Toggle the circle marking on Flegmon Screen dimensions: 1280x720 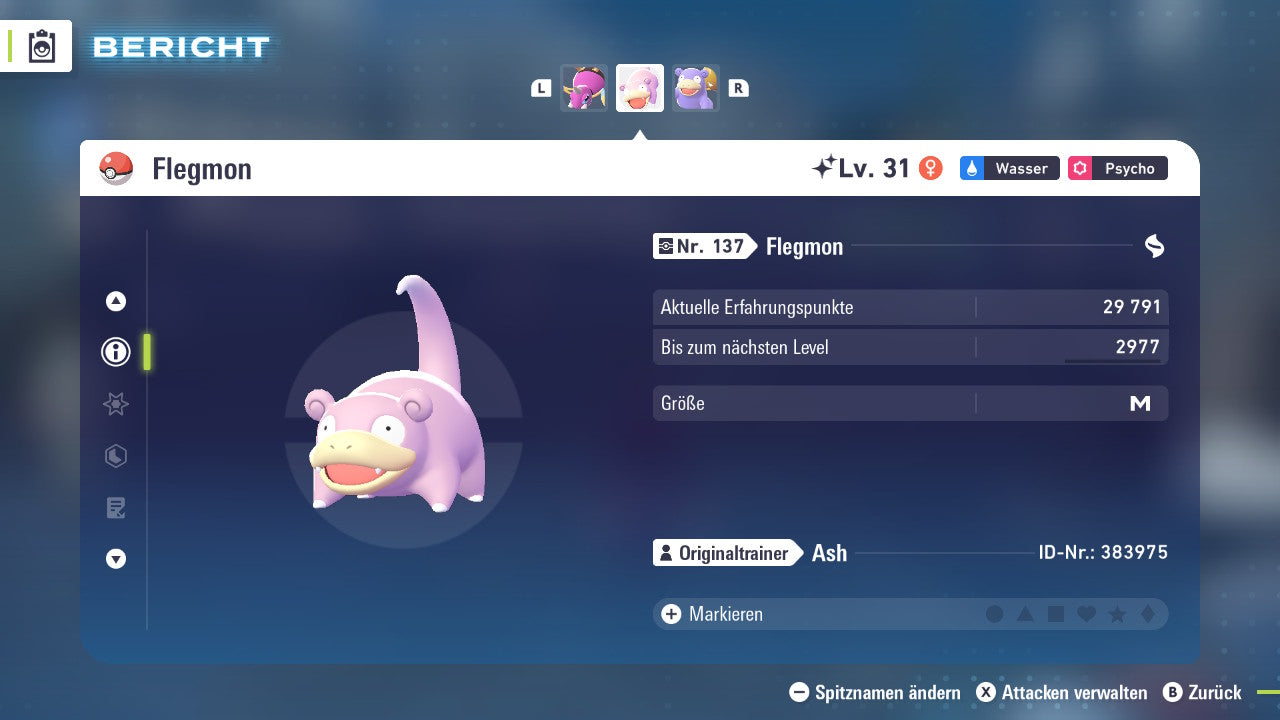[995, 614]
